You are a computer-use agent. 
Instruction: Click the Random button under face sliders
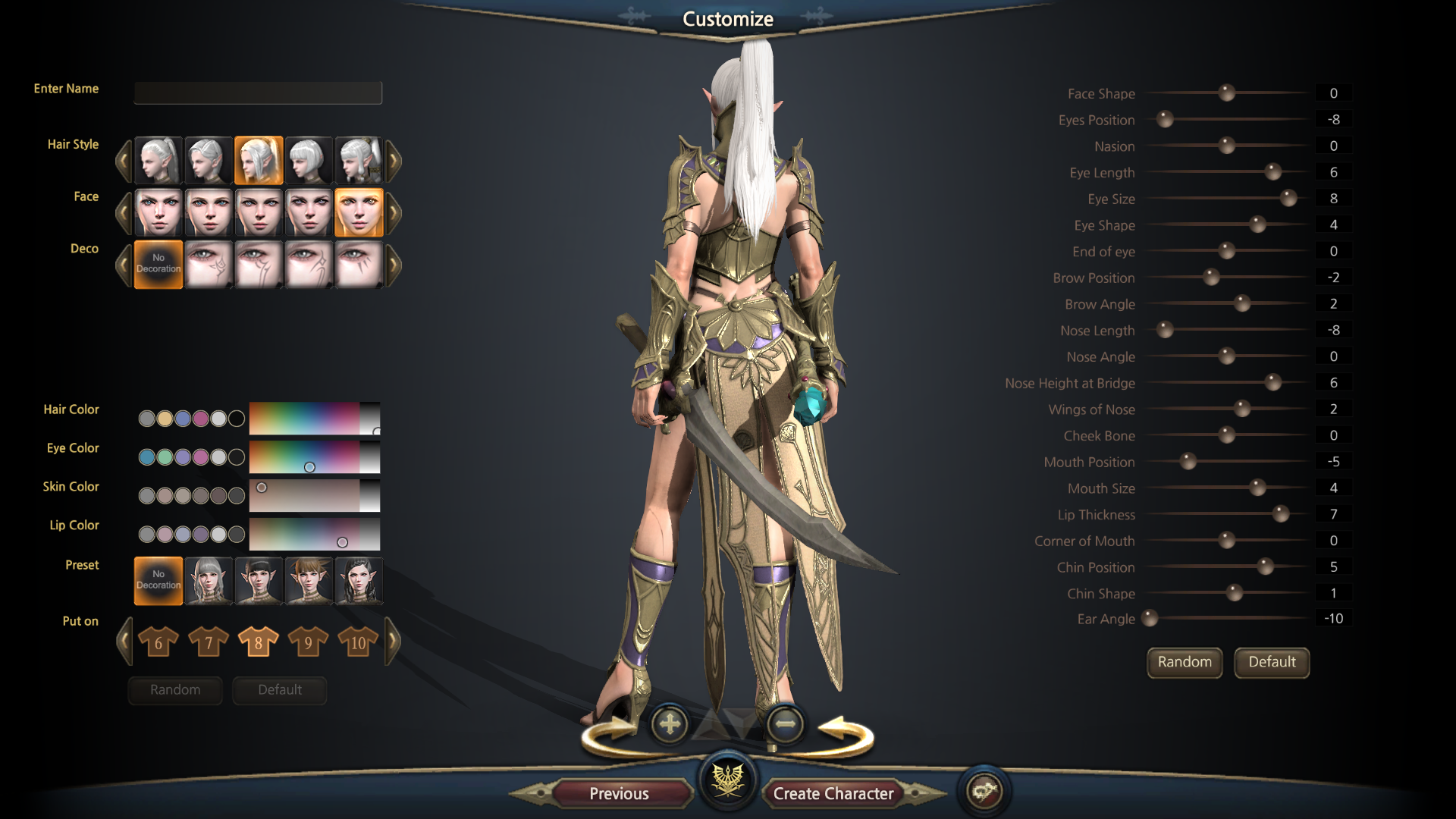pyautogui.click(x=1185, y=662)
